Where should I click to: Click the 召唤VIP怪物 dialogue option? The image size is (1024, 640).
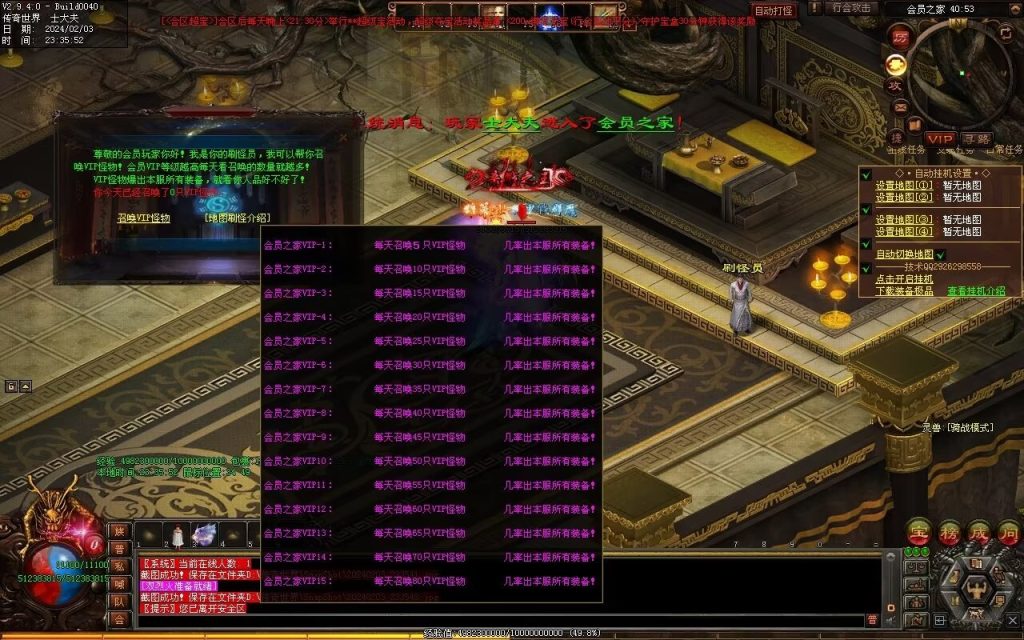[144, 217]
